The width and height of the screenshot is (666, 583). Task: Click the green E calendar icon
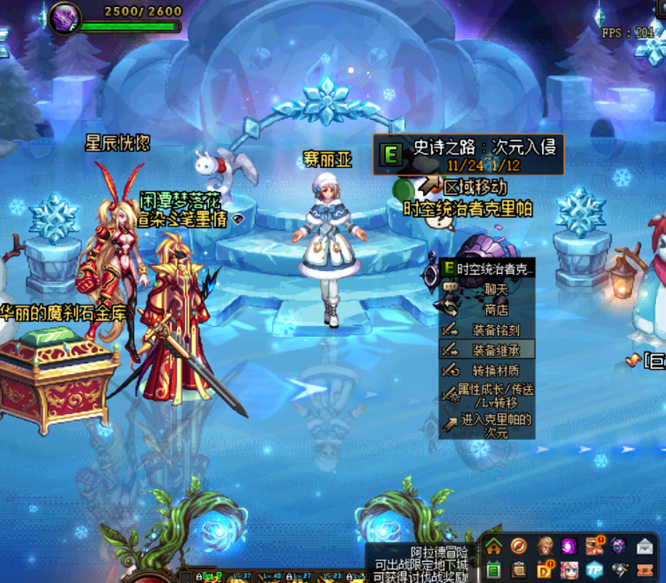click(x=494, y=571)
